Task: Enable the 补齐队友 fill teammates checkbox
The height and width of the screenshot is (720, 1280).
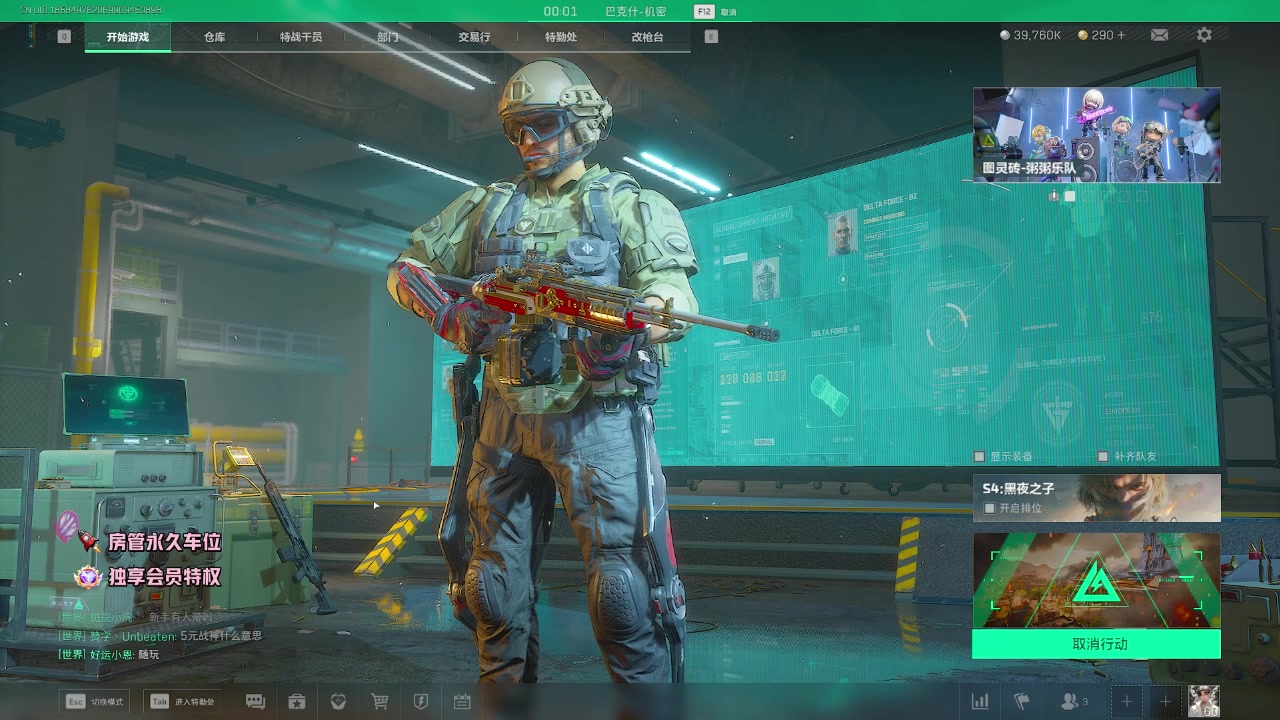Action: pos(1103,457)
